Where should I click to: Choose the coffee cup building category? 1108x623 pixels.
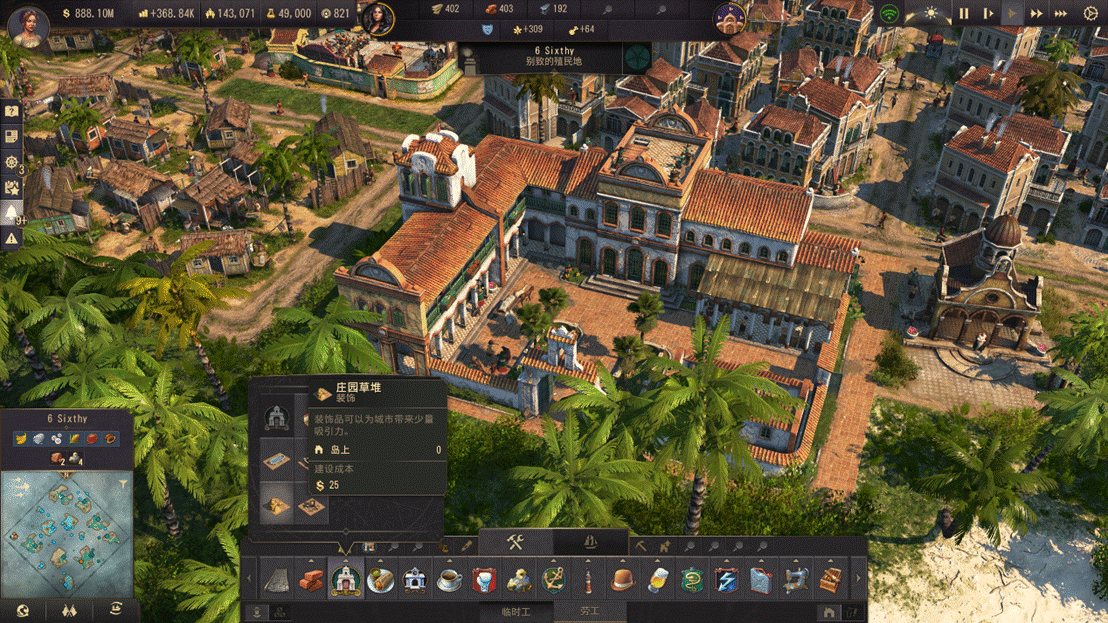point(449,579)
